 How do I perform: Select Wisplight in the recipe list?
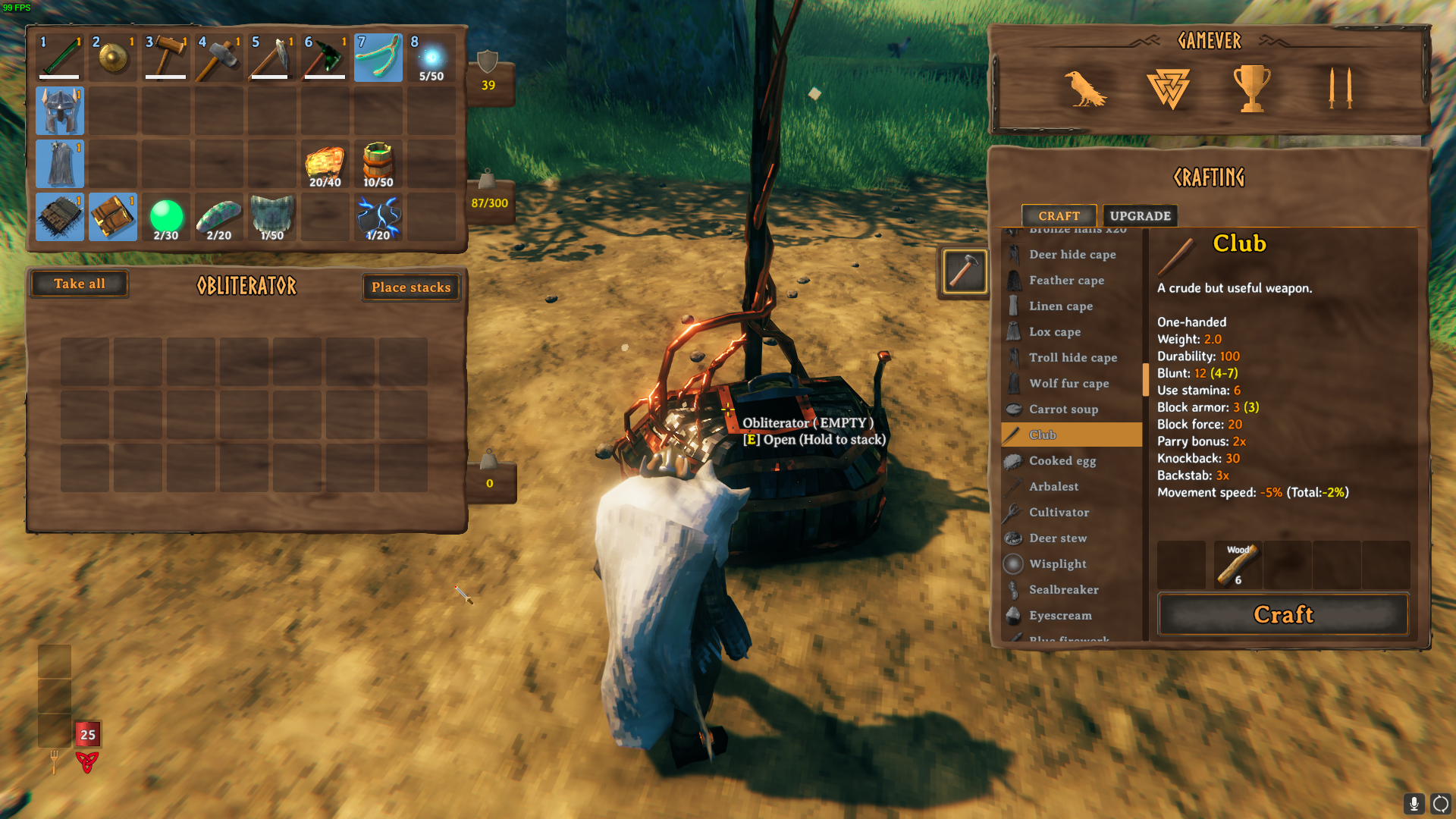tap(1057, 564)
